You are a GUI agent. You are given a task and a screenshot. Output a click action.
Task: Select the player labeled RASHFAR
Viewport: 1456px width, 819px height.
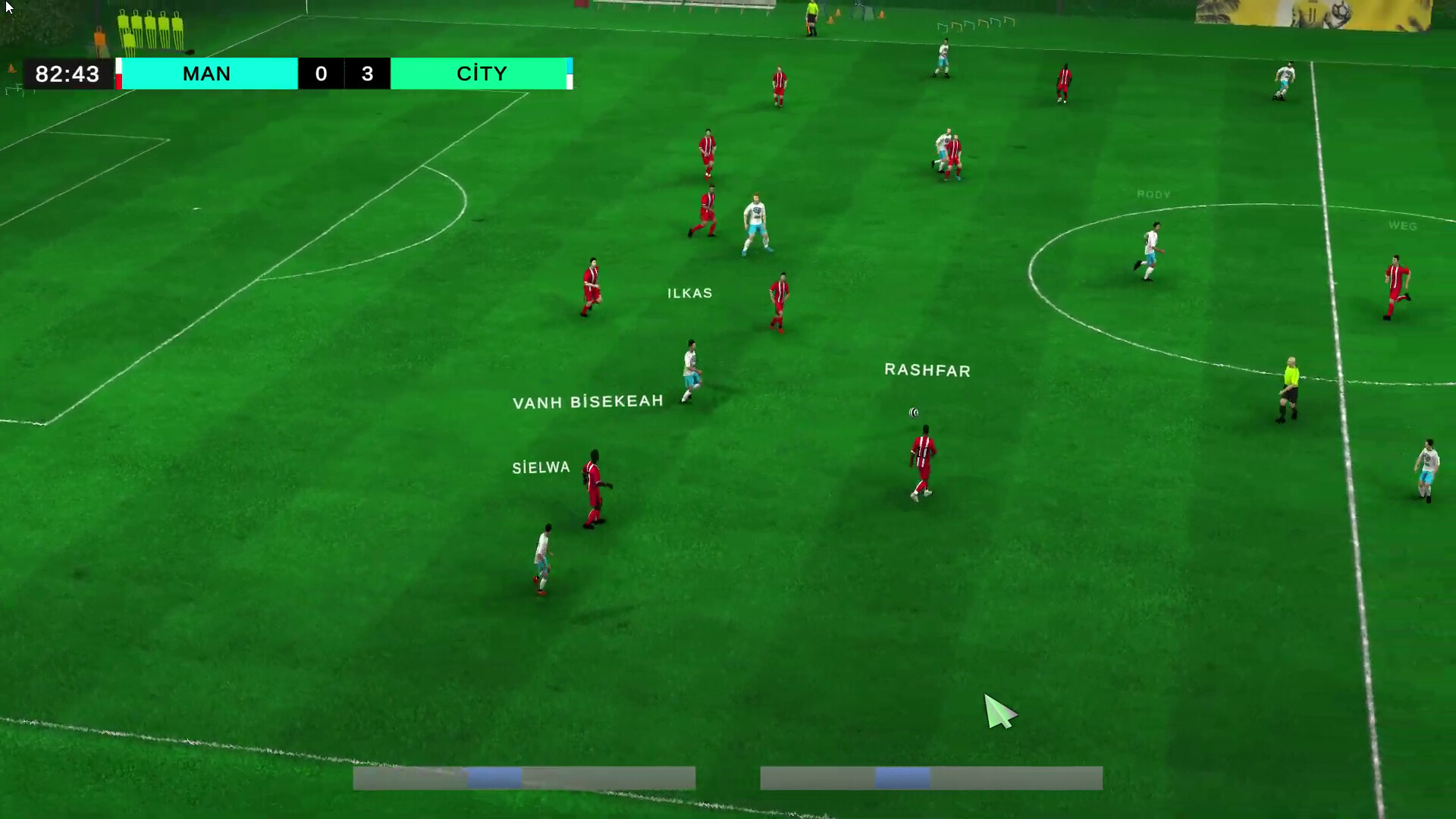pos(927,371)
